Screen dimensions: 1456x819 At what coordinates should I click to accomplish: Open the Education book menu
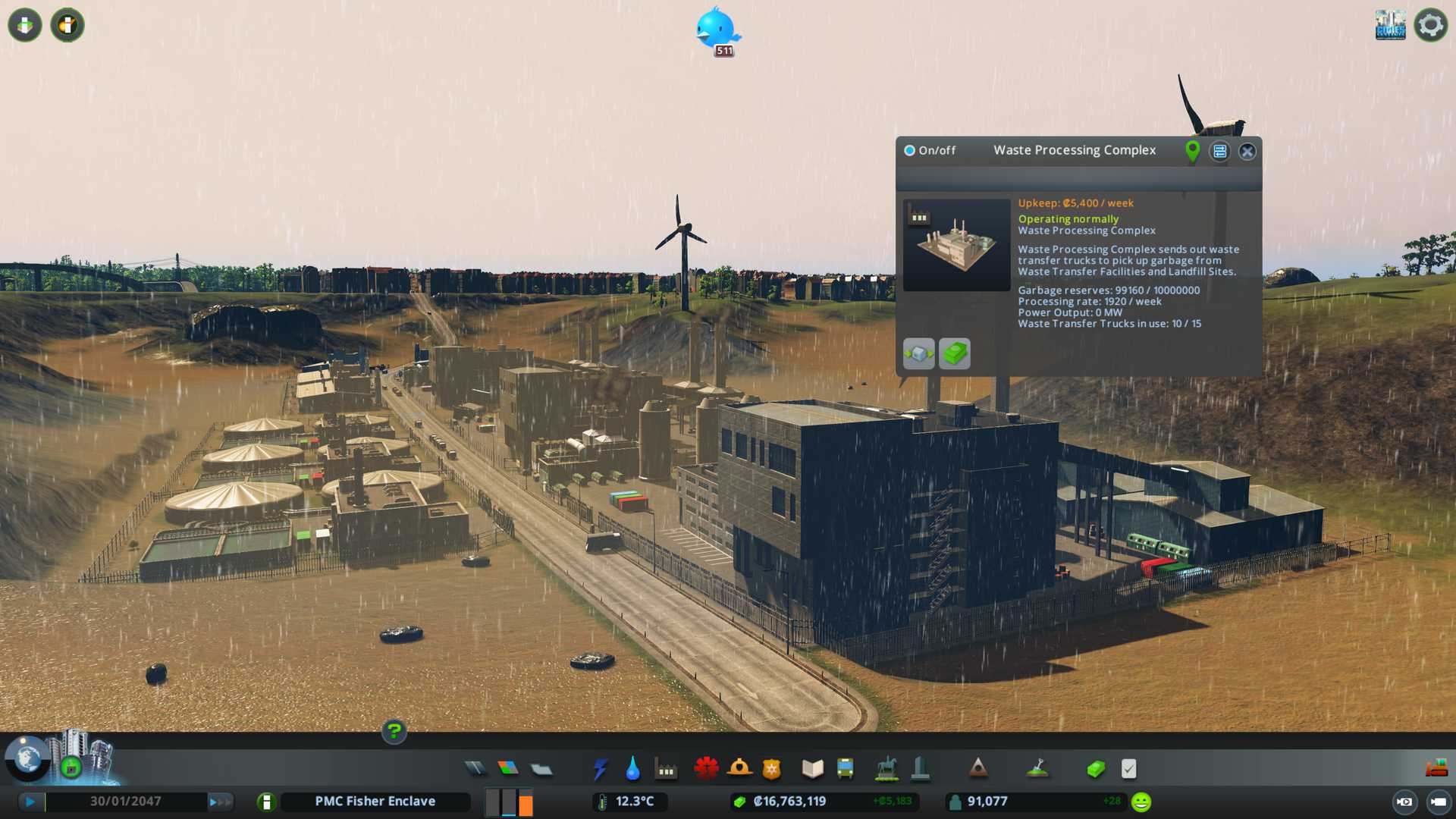pyautogui.click(x=812, y=769)
